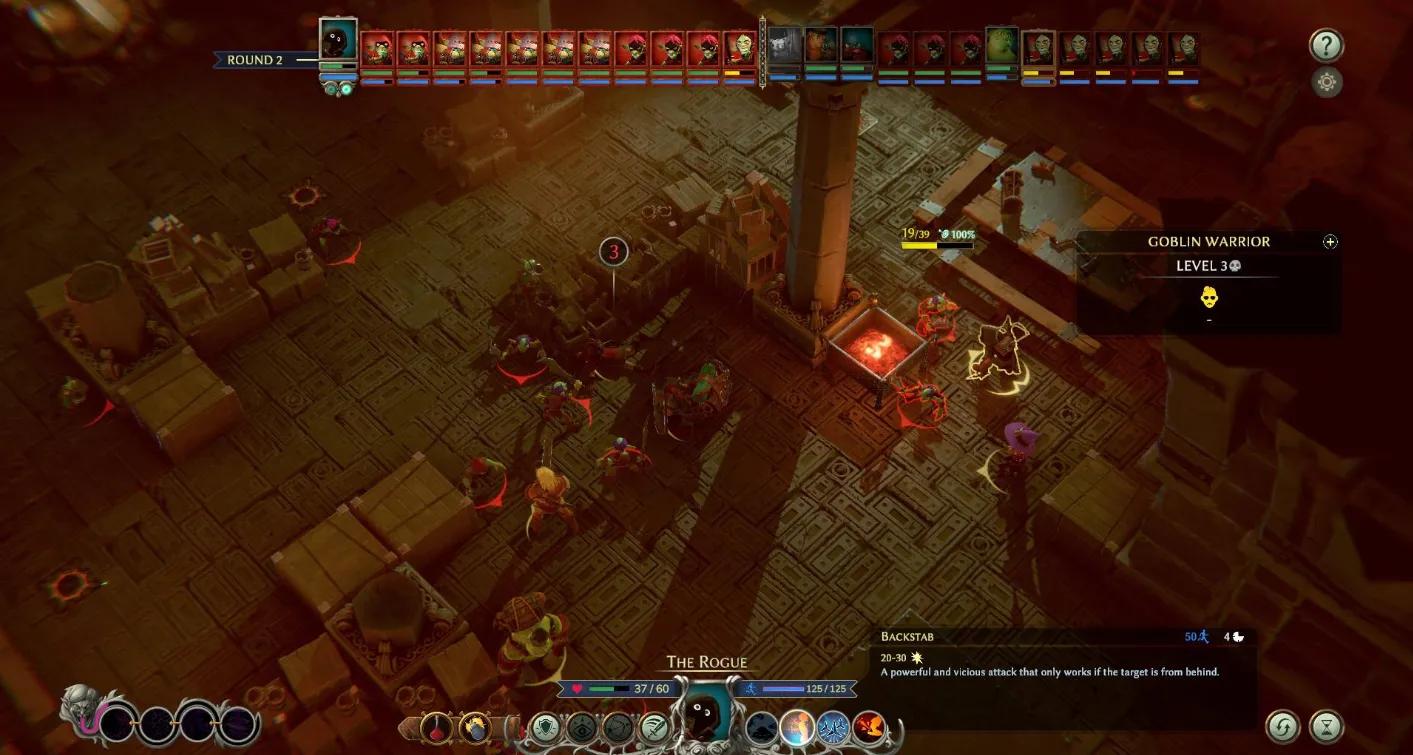Select the green ogre portrait in turn order
Image resolution: width=1413 pixels, height=755 pixels.
(1002, 46)
